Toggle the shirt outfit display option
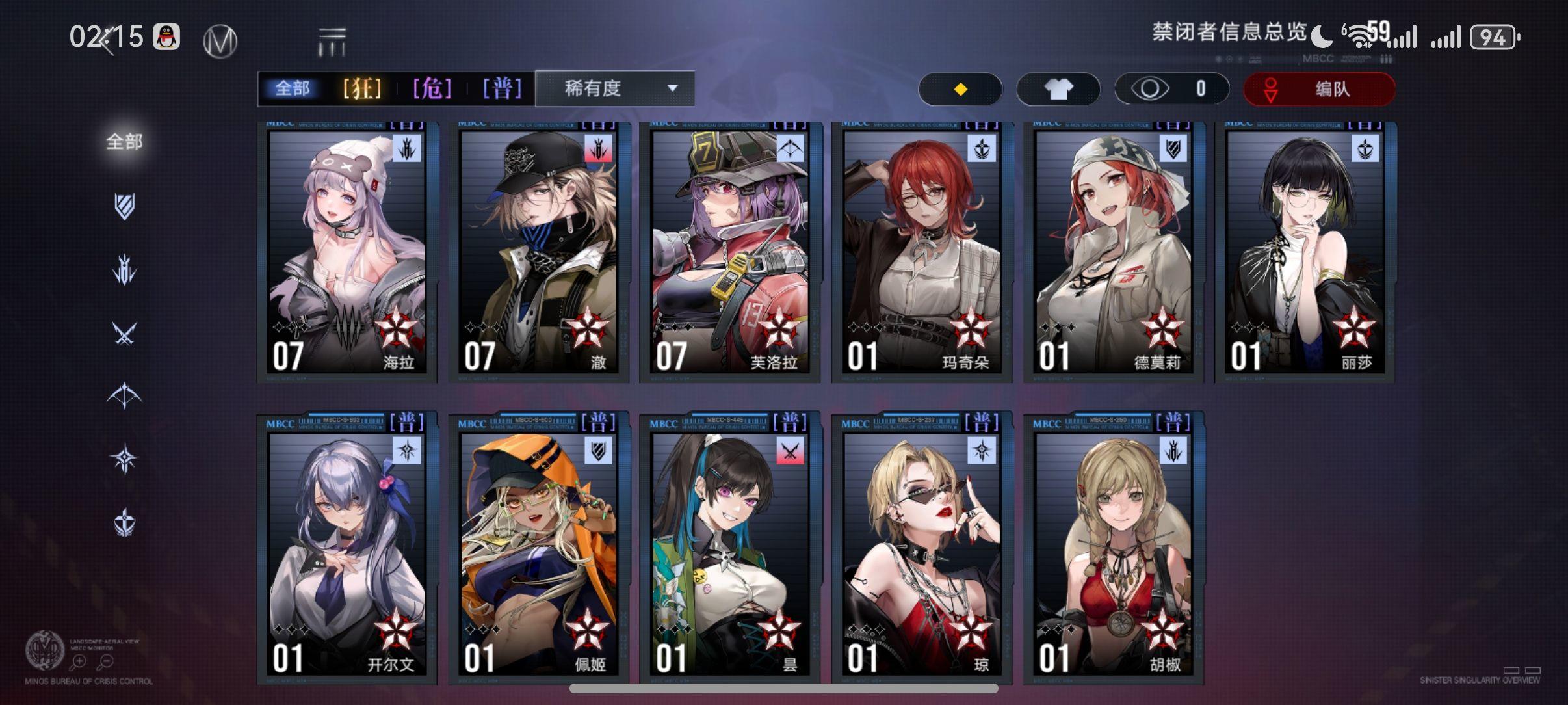1568x705 pixels. tap(1058, 88)
